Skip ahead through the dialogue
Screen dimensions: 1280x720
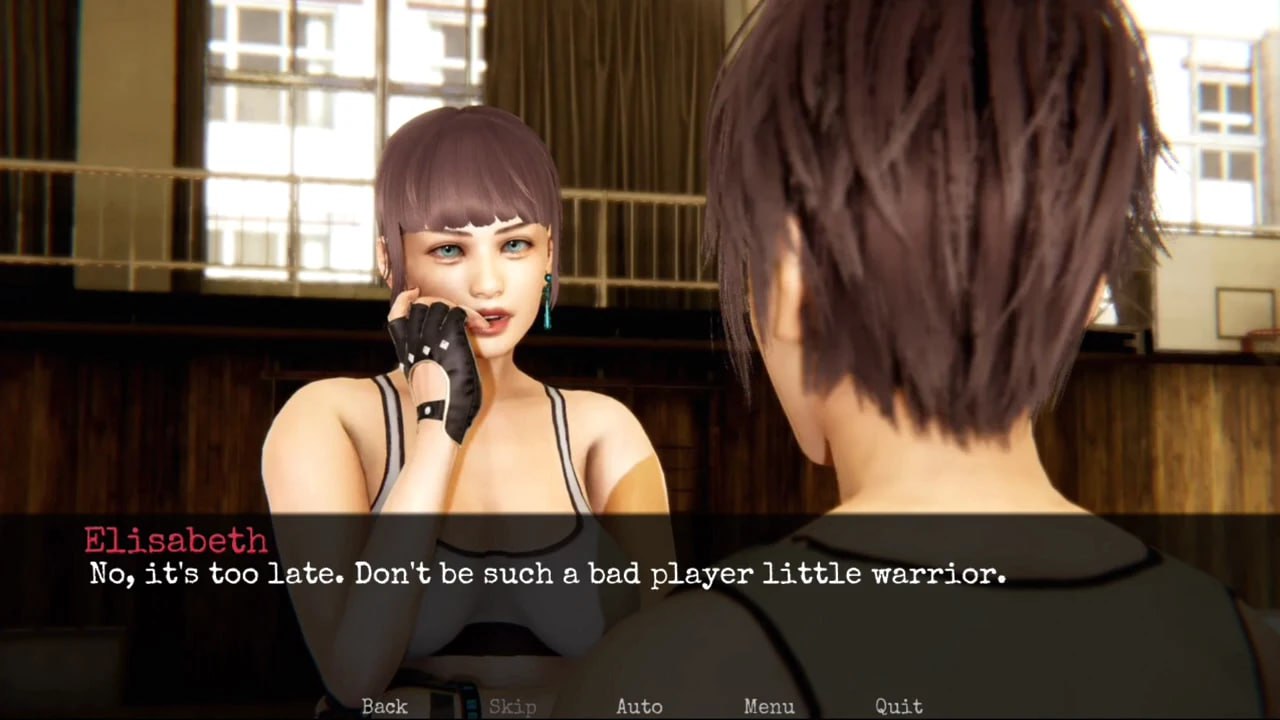click(x=512, y=706)
